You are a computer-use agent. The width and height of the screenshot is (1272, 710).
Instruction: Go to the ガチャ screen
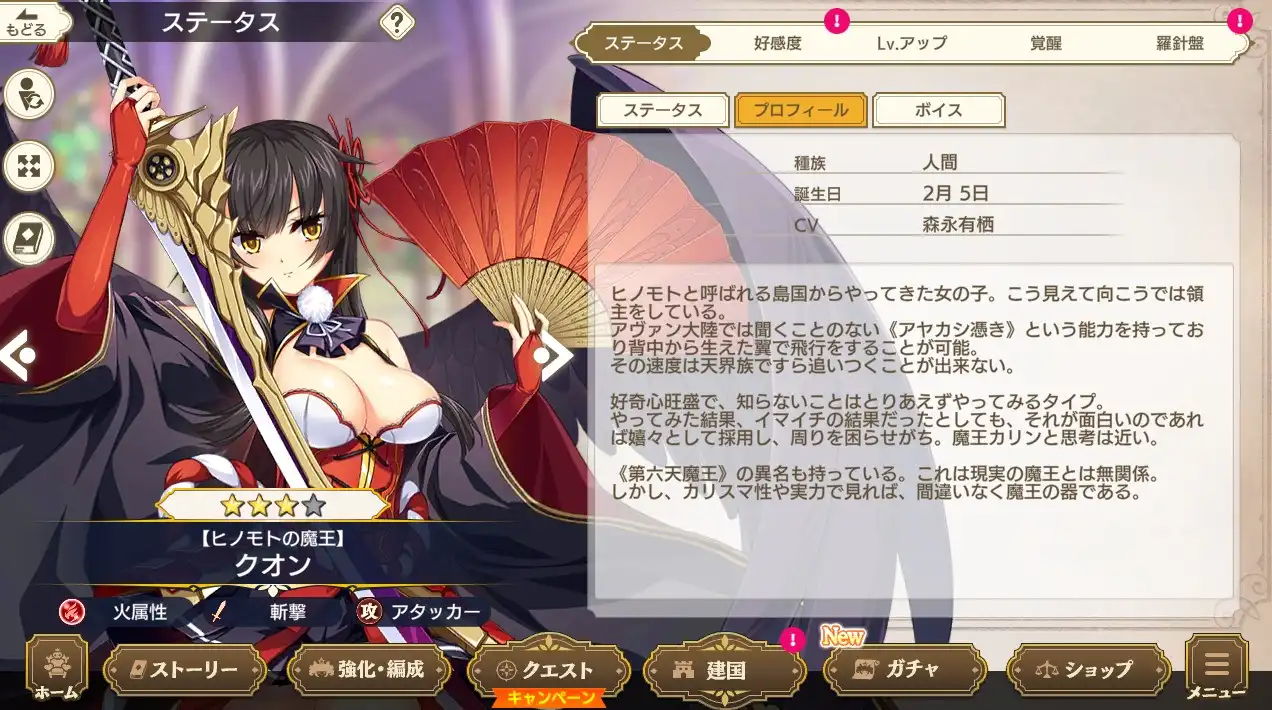pos(900,669)
